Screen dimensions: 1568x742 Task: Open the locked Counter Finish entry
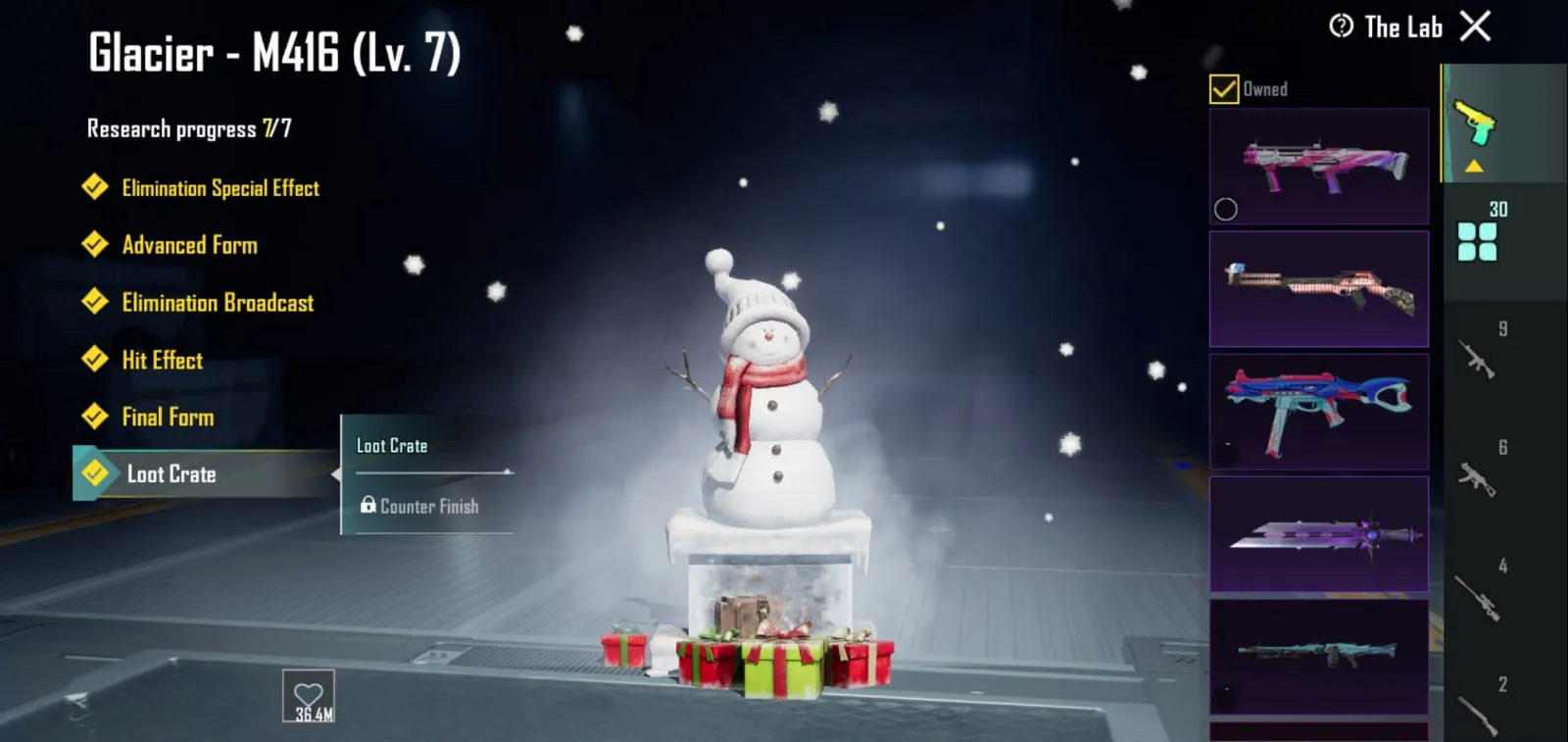pos(421,507)
